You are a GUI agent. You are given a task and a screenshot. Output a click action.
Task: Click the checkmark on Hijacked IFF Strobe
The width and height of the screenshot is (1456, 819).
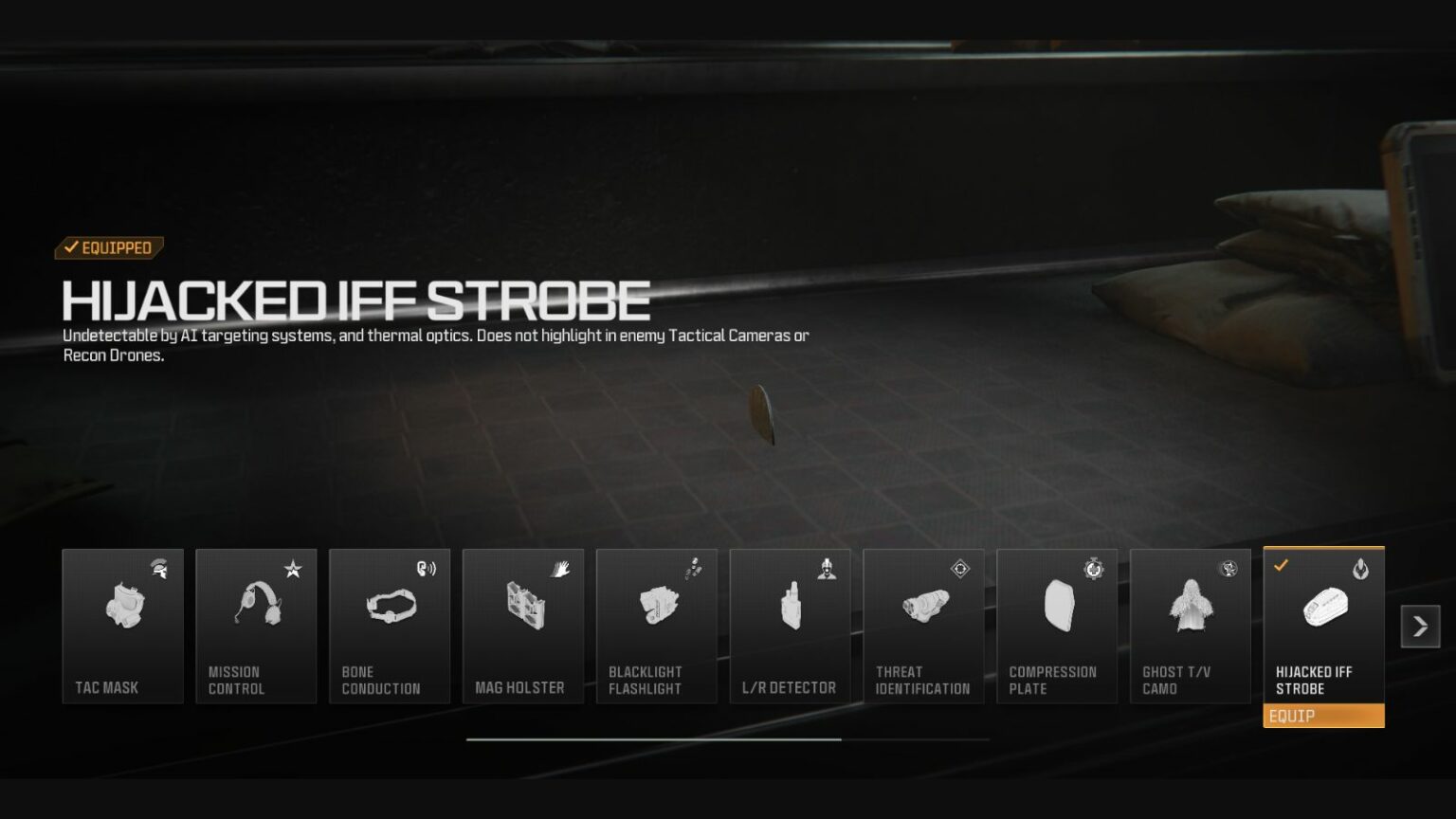point(1282,566)
